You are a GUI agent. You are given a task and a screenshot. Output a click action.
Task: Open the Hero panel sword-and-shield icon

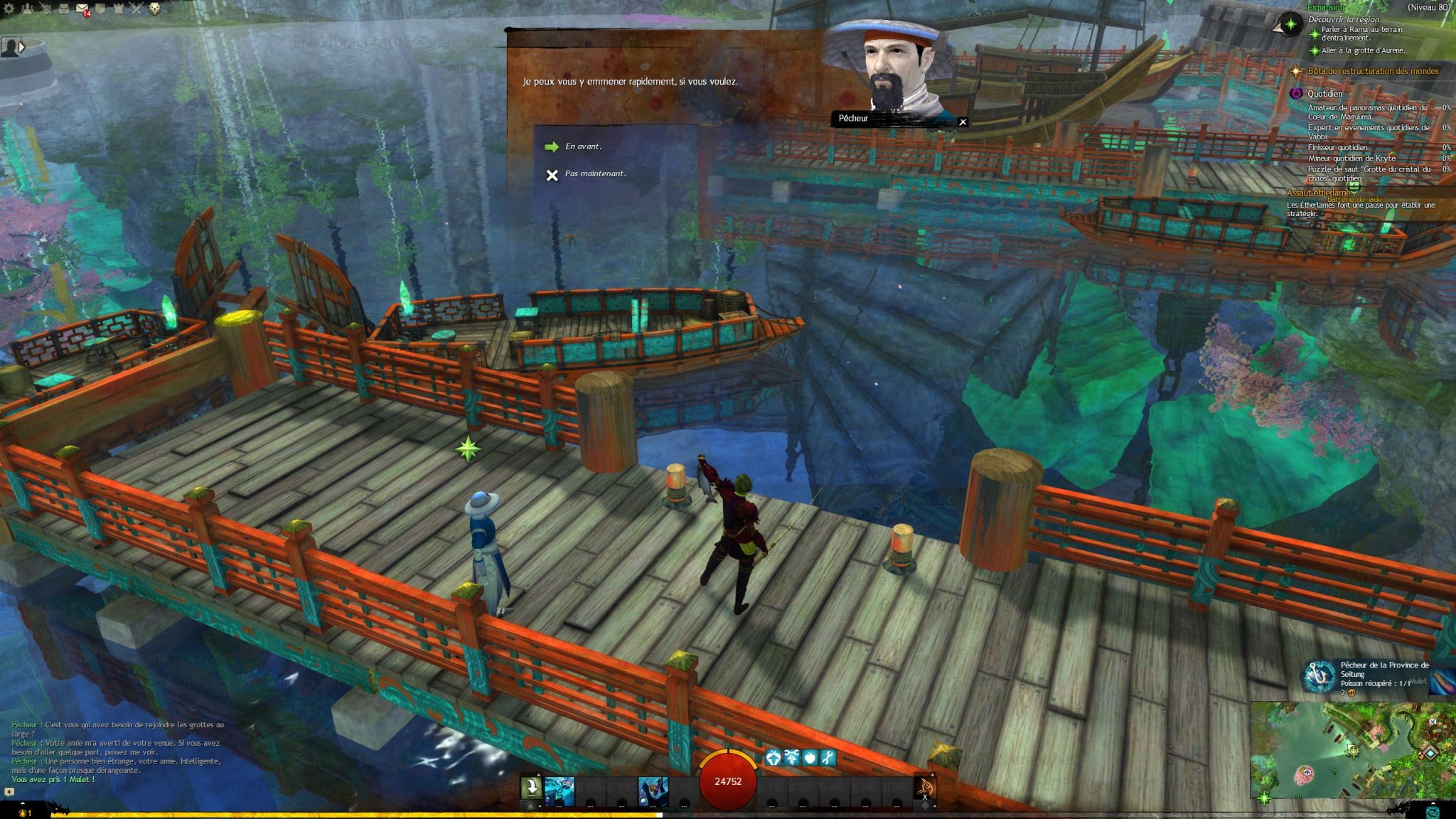[x=46, y=9]
